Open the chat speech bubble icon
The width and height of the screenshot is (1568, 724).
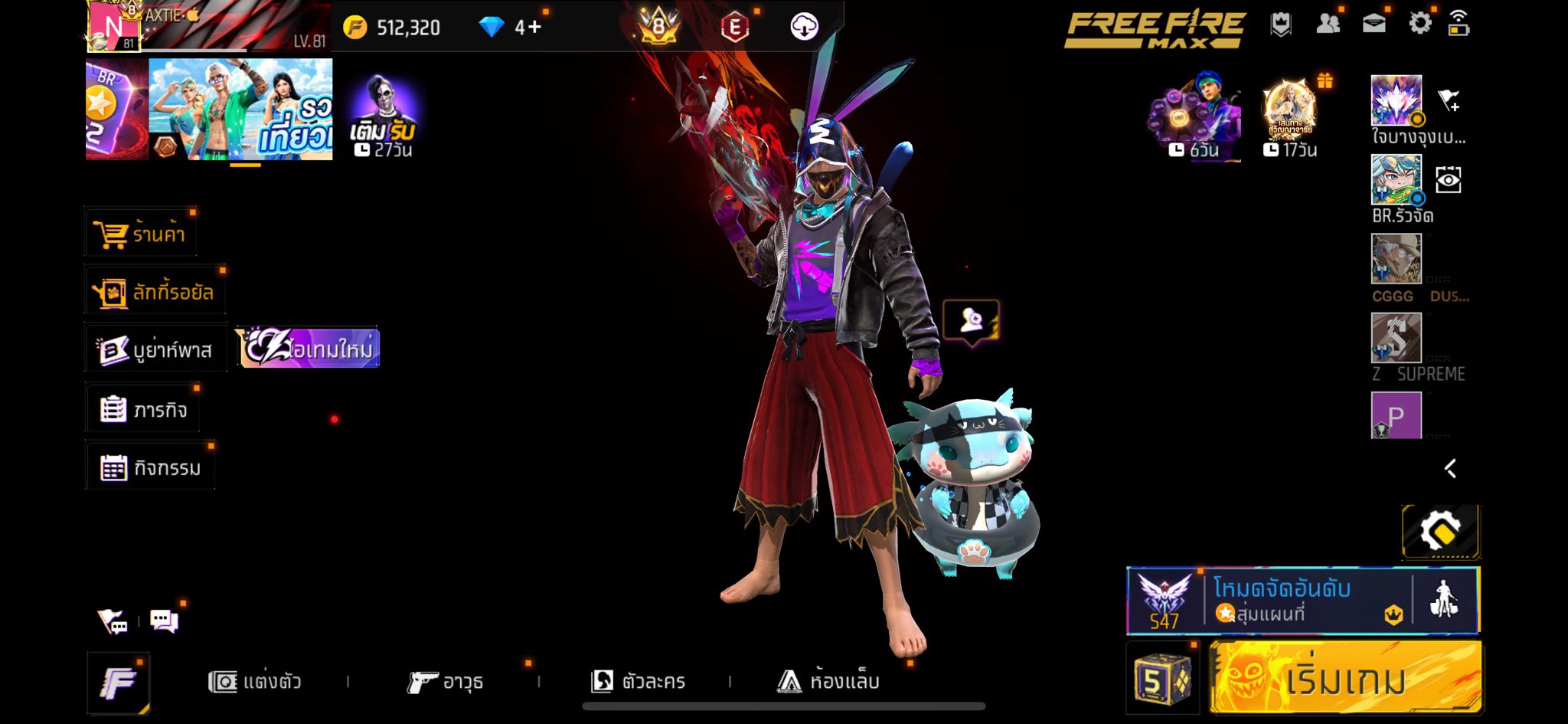[164, 621]
